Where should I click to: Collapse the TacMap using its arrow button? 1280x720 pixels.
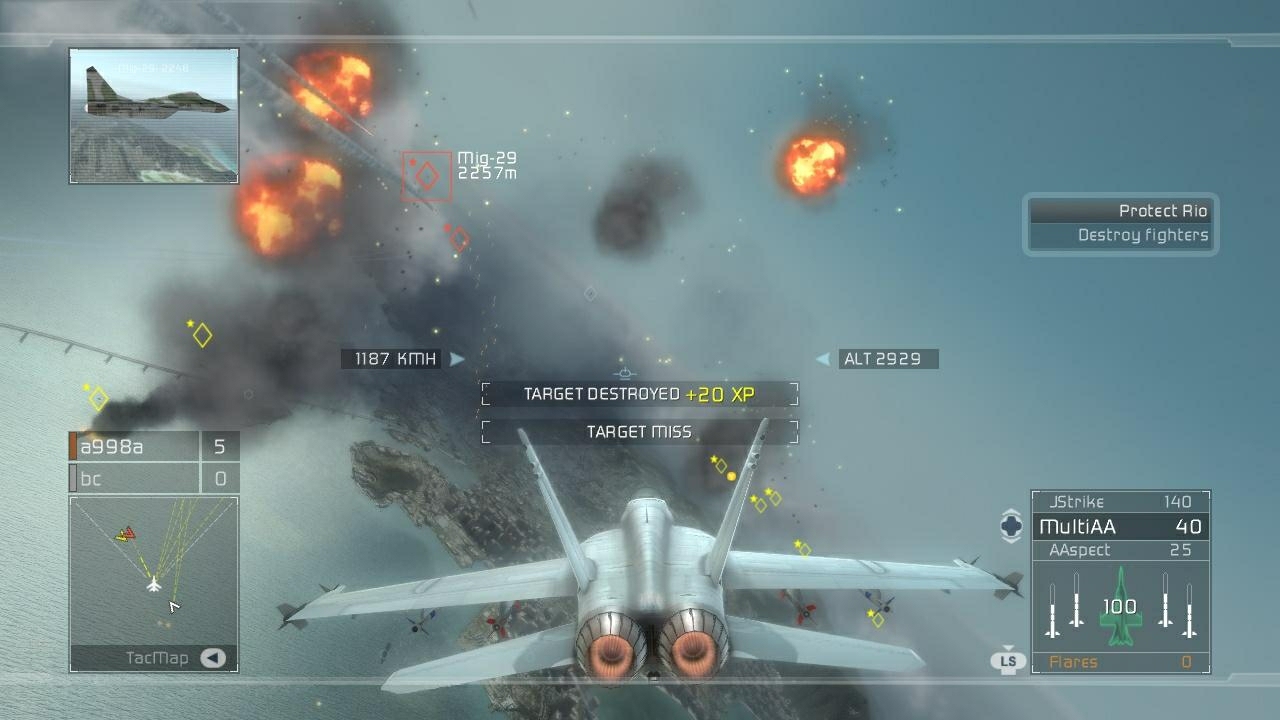(x=212, y=658)
